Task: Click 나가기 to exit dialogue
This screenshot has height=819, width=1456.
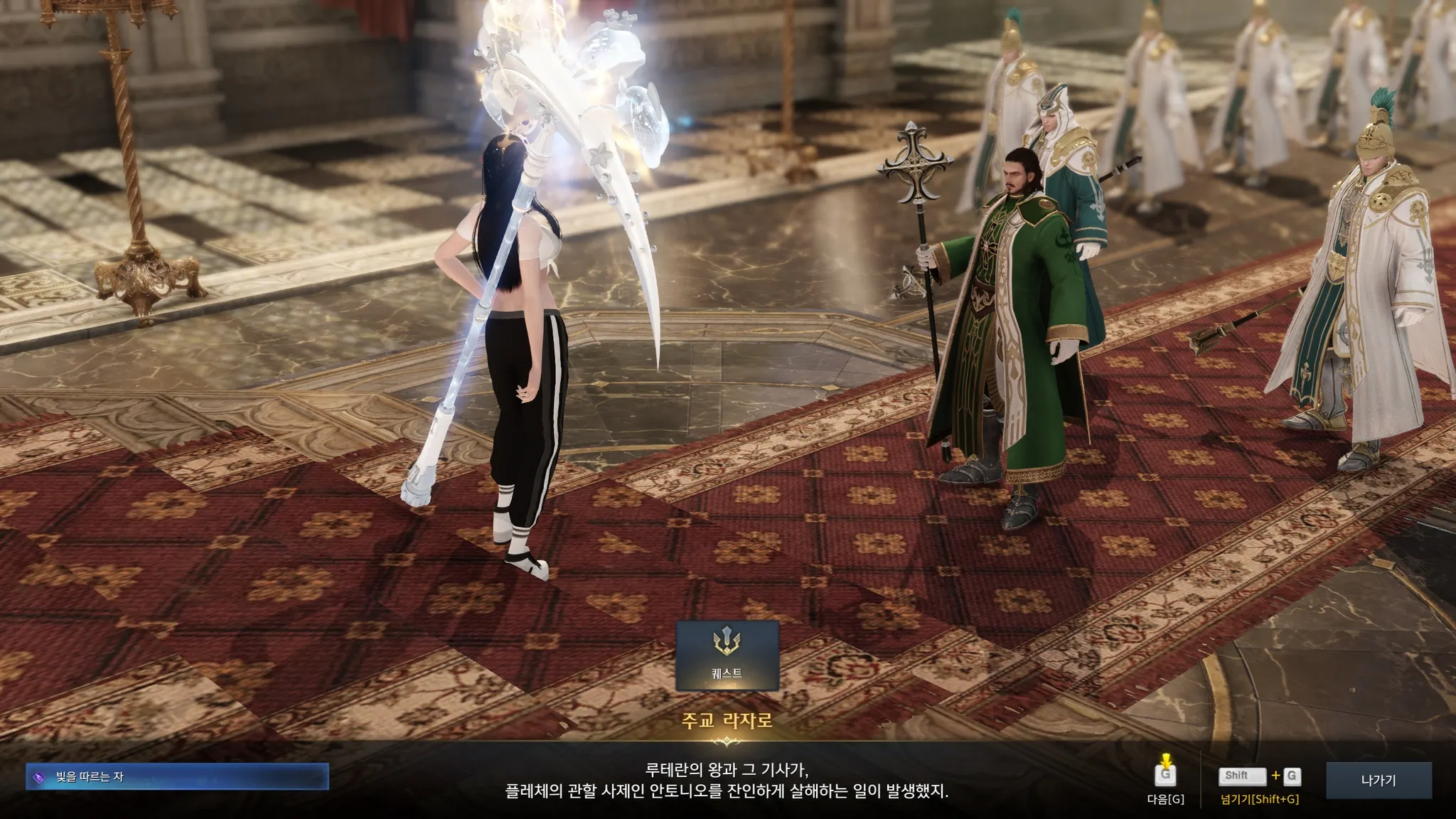Action: tap(1379, 780)
